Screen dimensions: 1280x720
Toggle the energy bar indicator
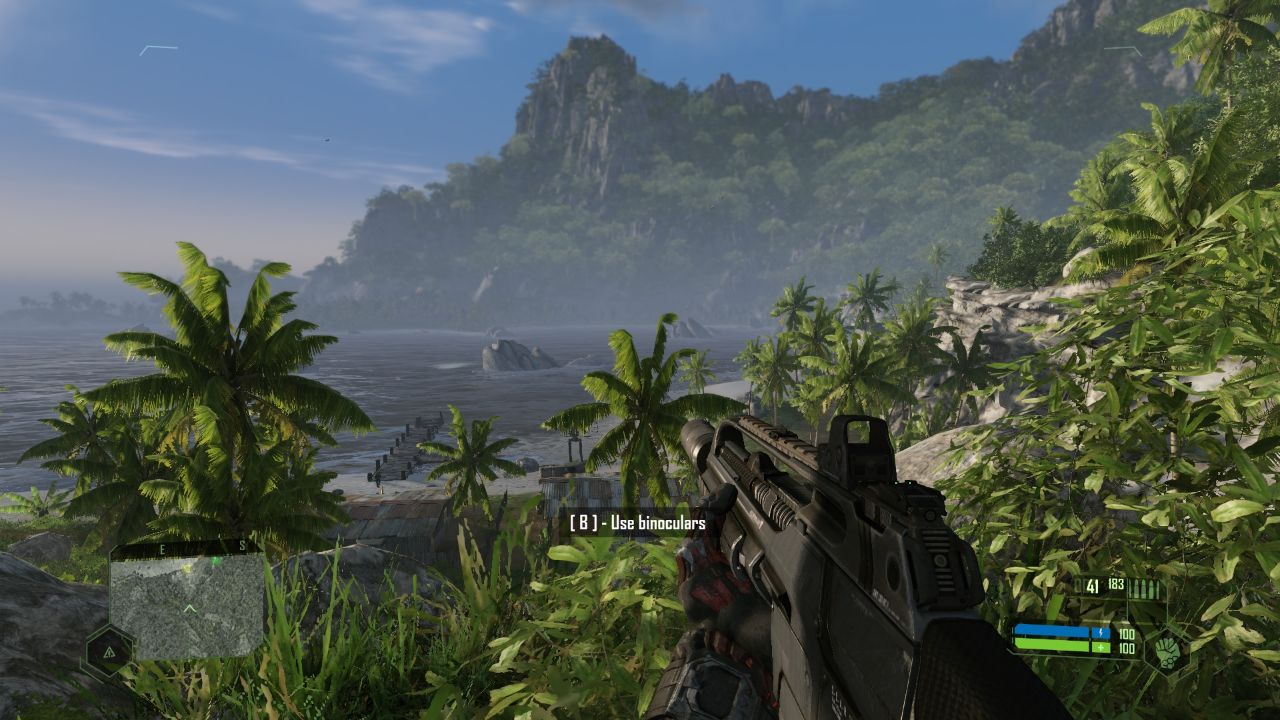(x=1050, y=631)
